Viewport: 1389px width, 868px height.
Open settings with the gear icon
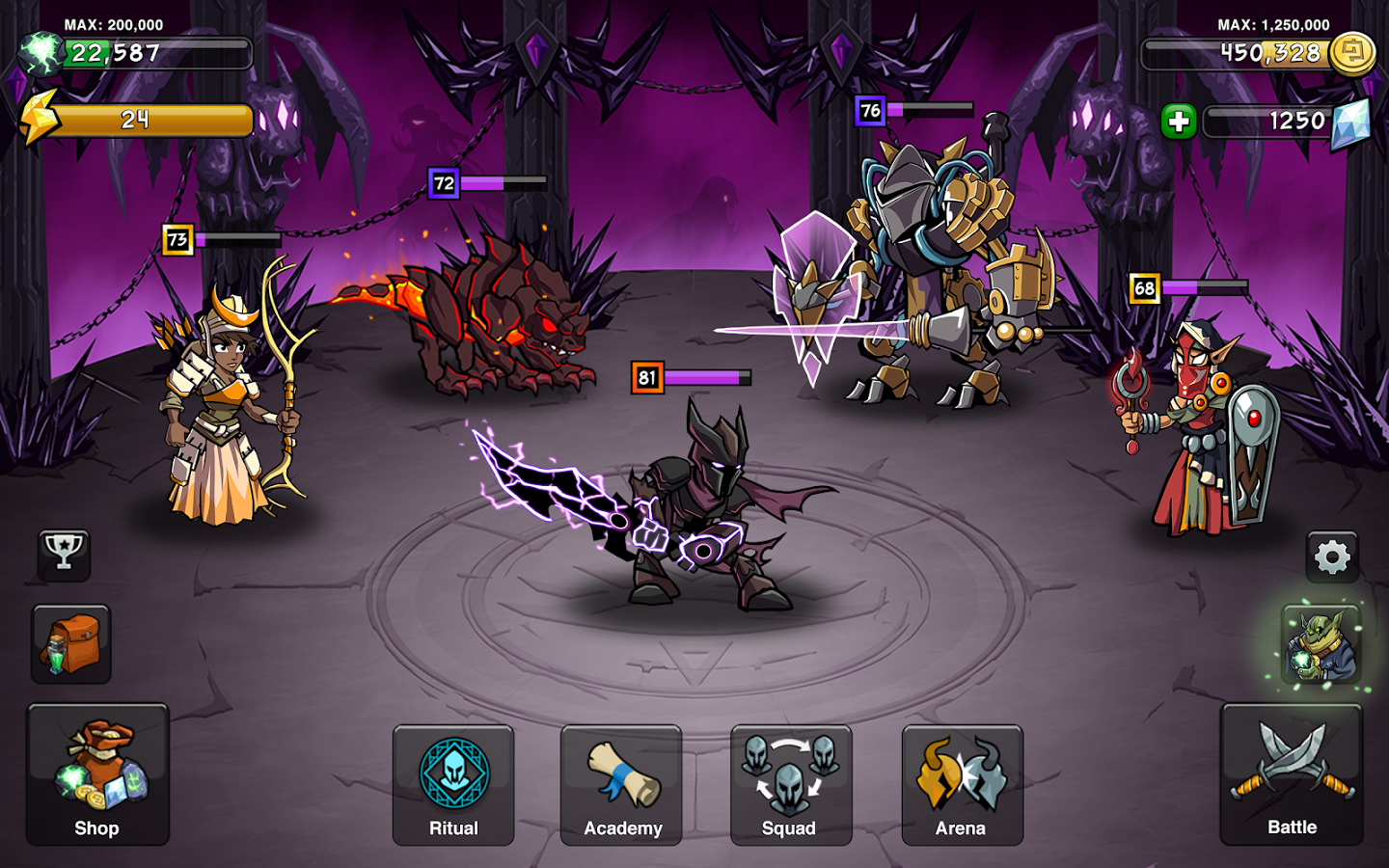coord(1332,556)
